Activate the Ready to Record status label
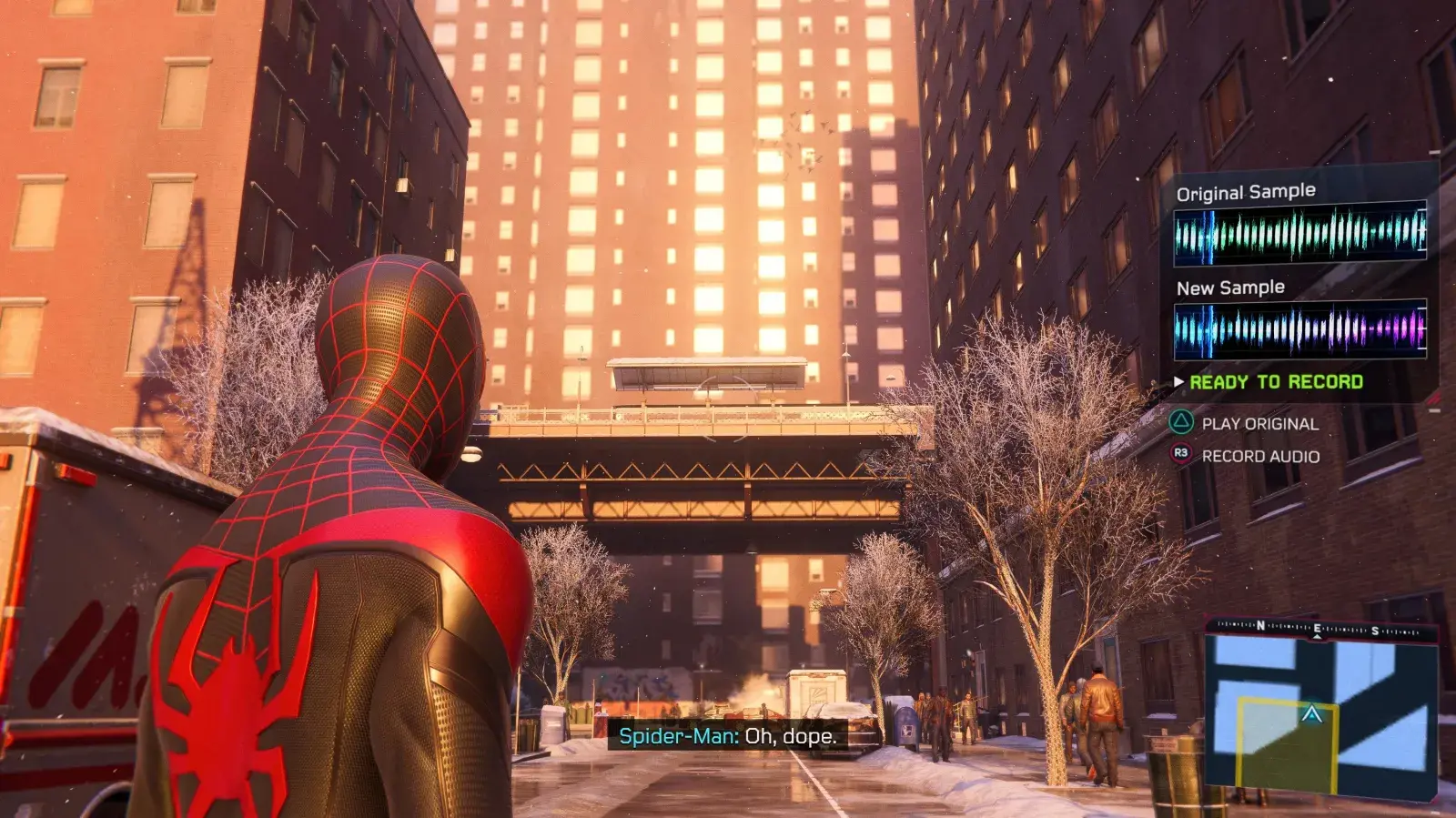Viewport: 1456px width, 818px height. (x=1276, y=382)
